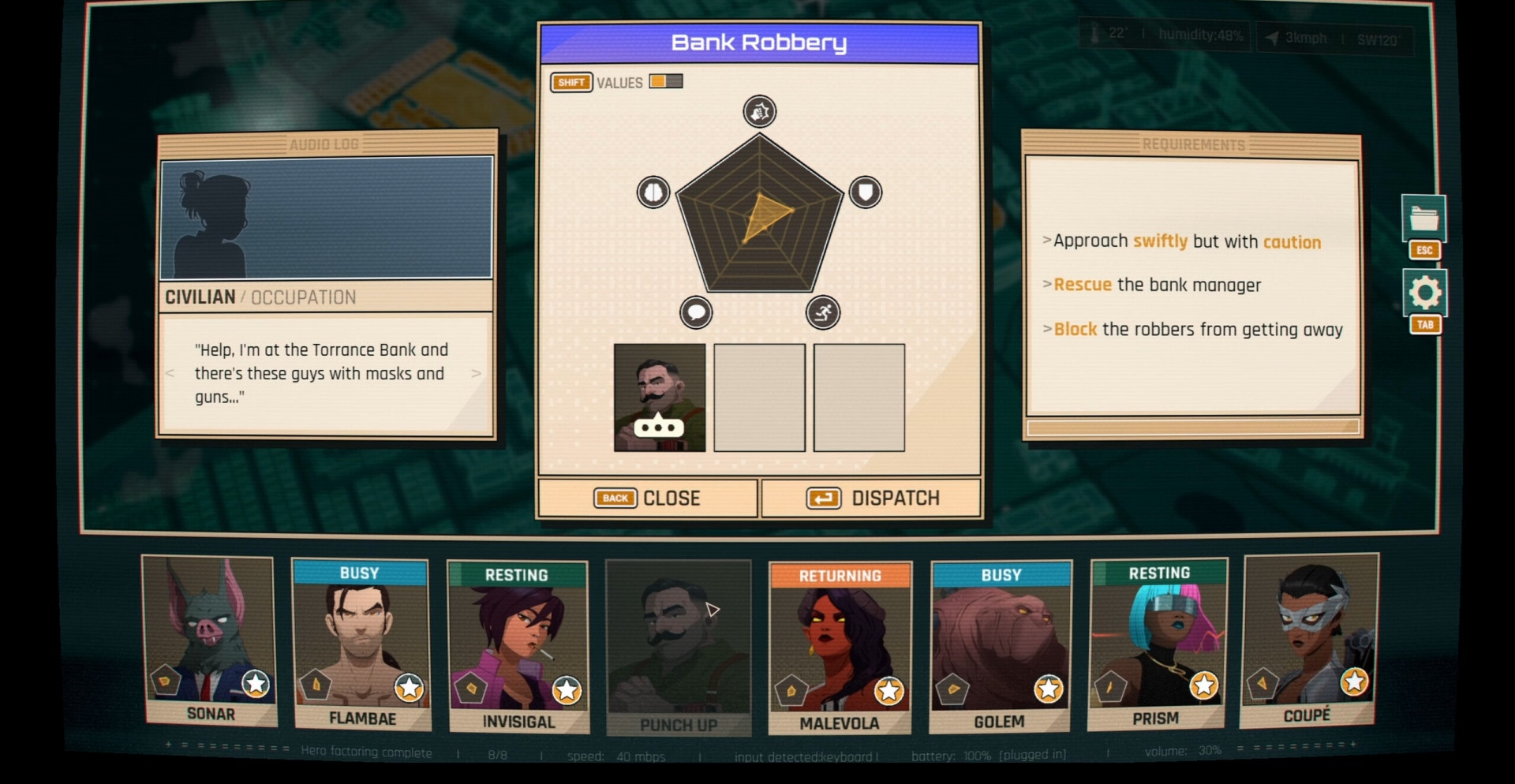Image resolution: width=1515 pixels, height=784 pixels.
Task: Click the fist combat stat icon
Action: click(760, 112)
